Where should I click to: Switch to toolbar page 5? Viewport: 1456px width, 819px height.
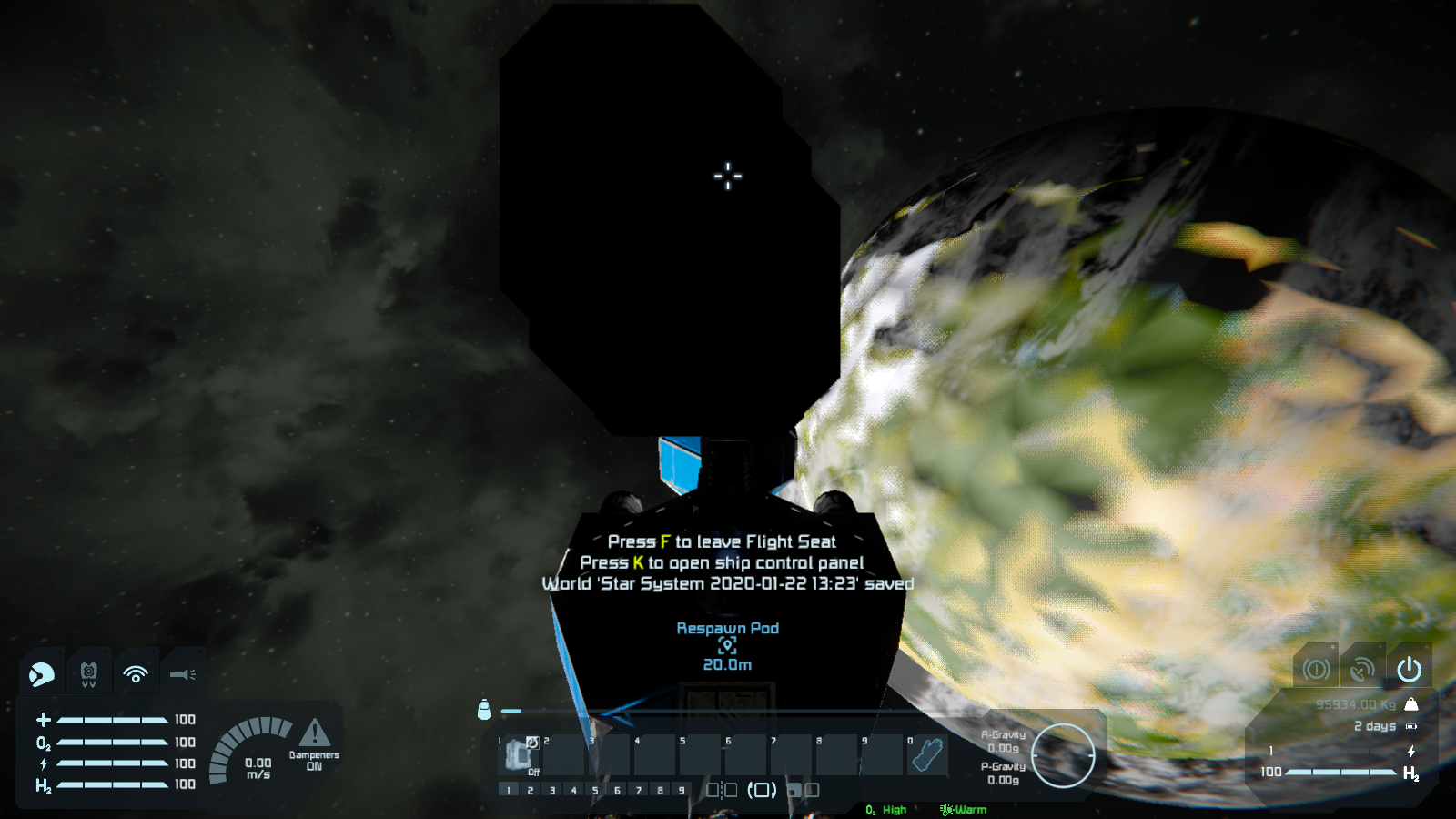[595, 790]
